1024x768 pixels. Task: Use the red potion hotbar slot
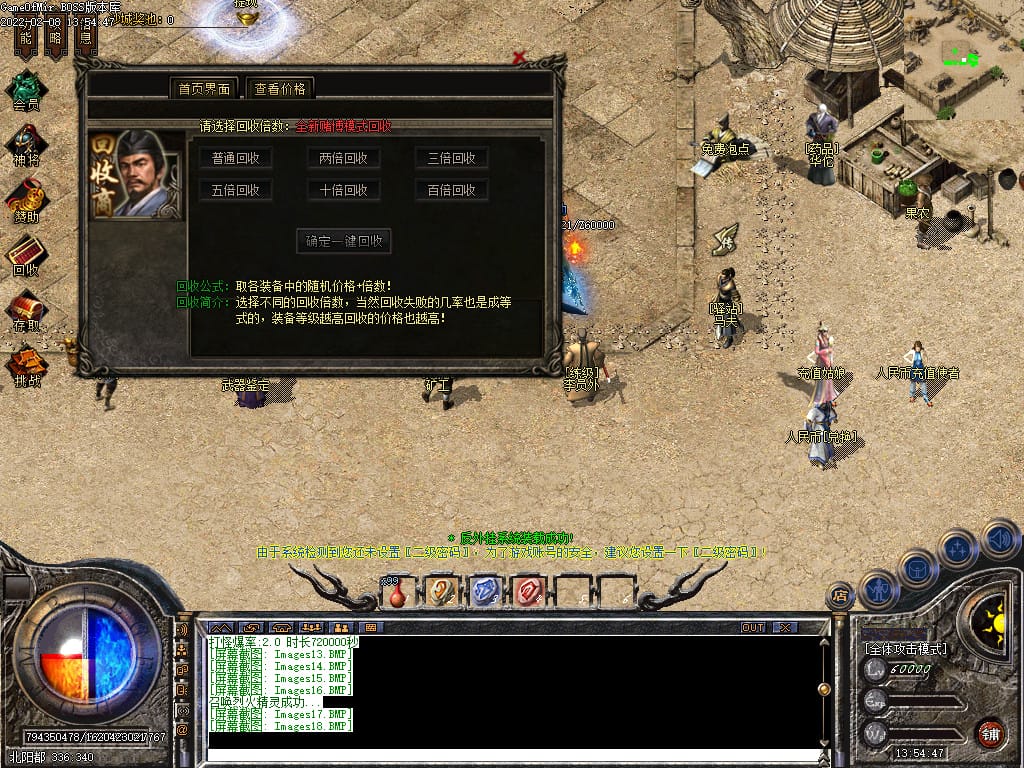pos(398,592)
